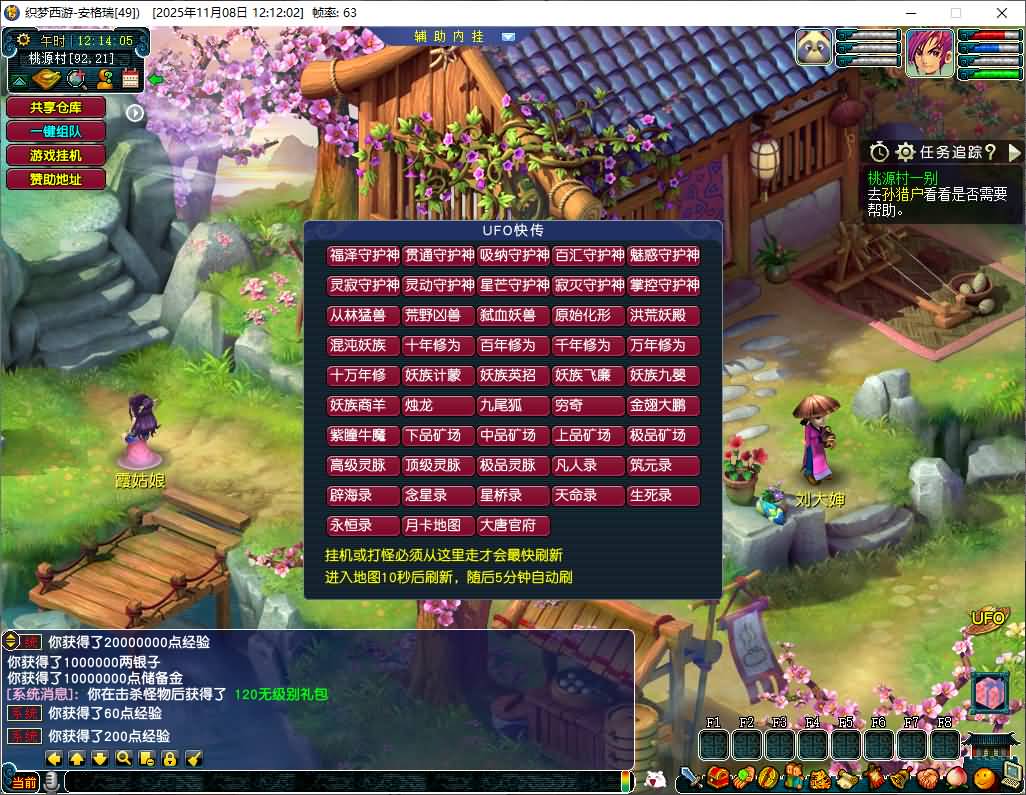This screenshot has width=1026, height=795.
Task: Expand the 辅助内挂 dropdown arrow
Action: coord(508,36)
